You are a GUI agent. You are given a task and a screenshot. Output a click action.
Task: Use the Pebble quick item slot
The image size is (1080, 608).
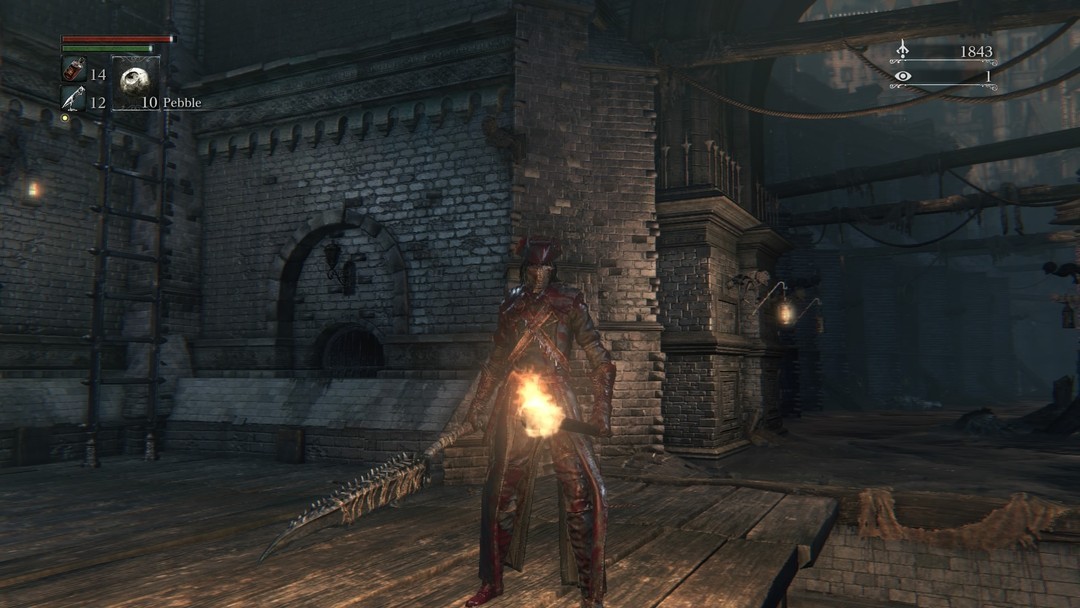coord(135,83)
